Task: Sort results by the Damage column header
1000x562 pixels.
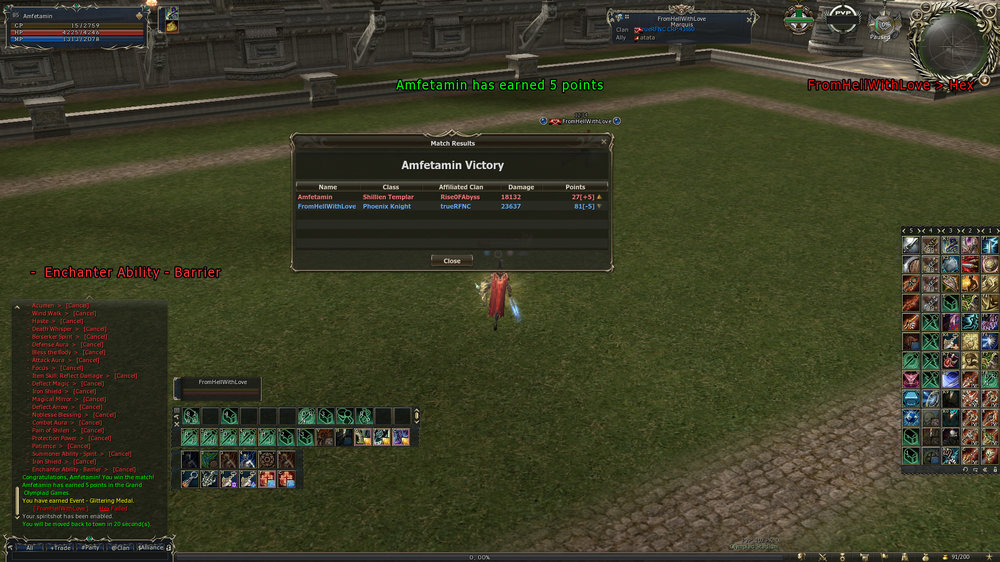Action: click(521, 187)
